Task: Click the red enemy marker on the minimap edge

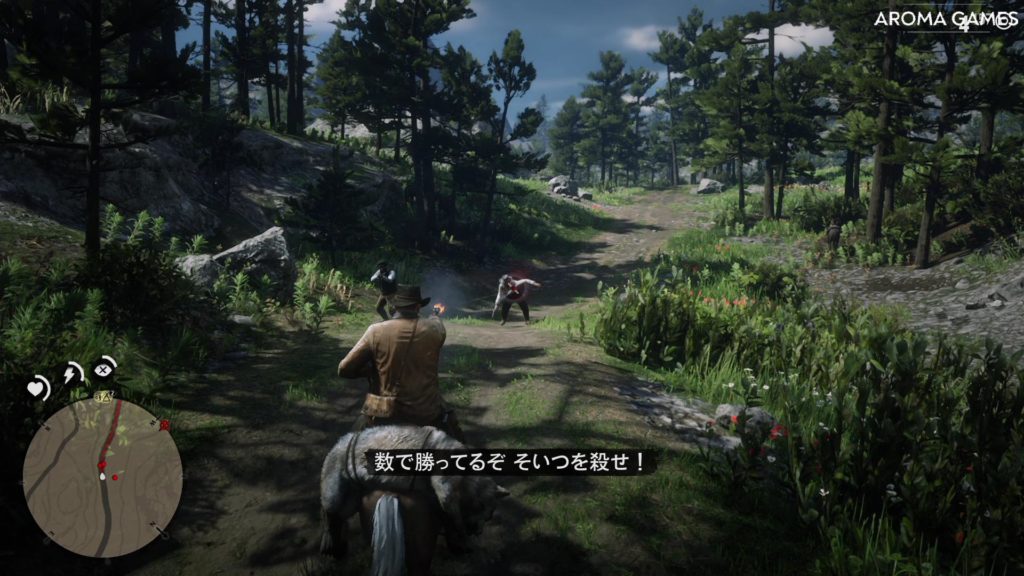Action: click(x=164, y=425)
